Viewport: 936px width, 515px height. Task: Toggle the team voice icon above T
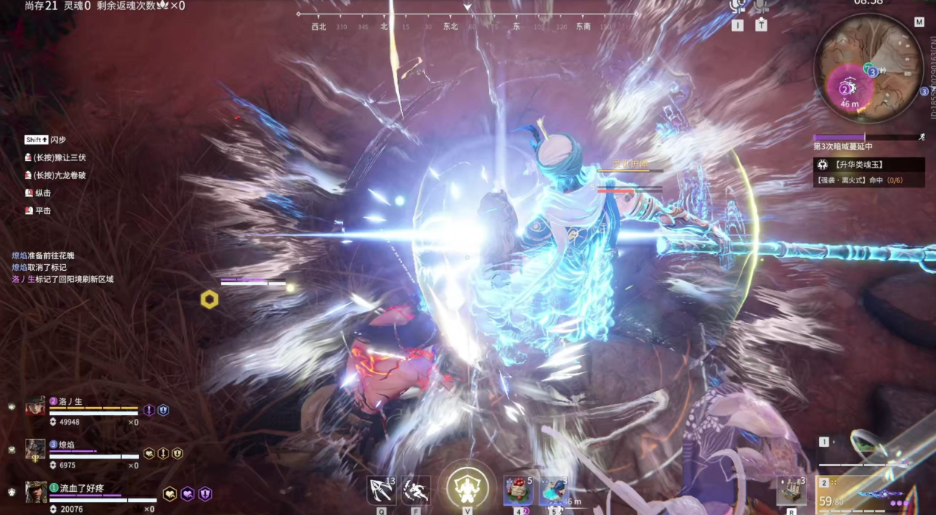tap(761, 7)
